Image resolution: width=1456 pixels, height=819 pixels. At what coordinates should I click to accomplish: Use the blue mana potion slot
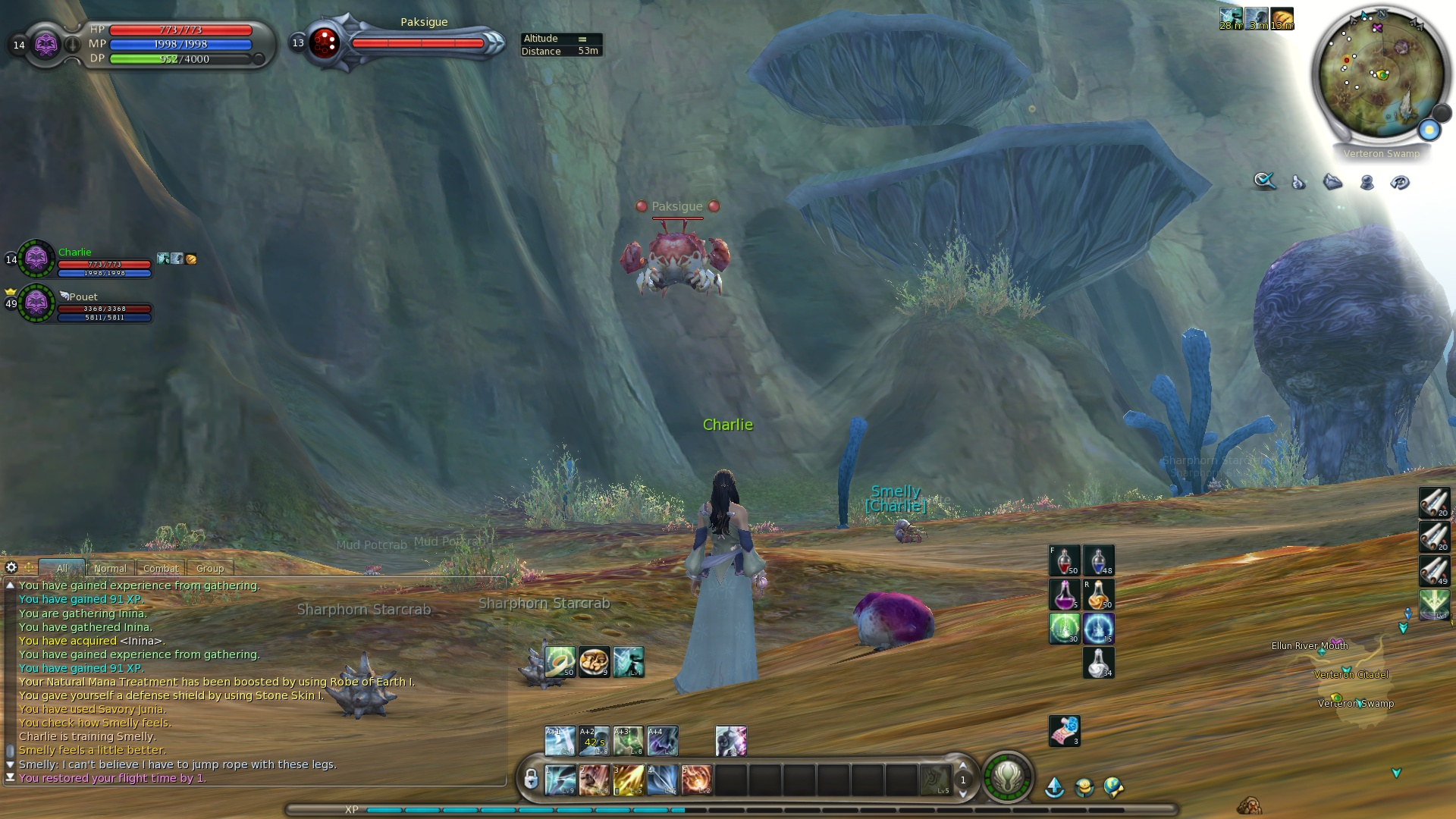pyautogui.click(x=1098, y=561)
